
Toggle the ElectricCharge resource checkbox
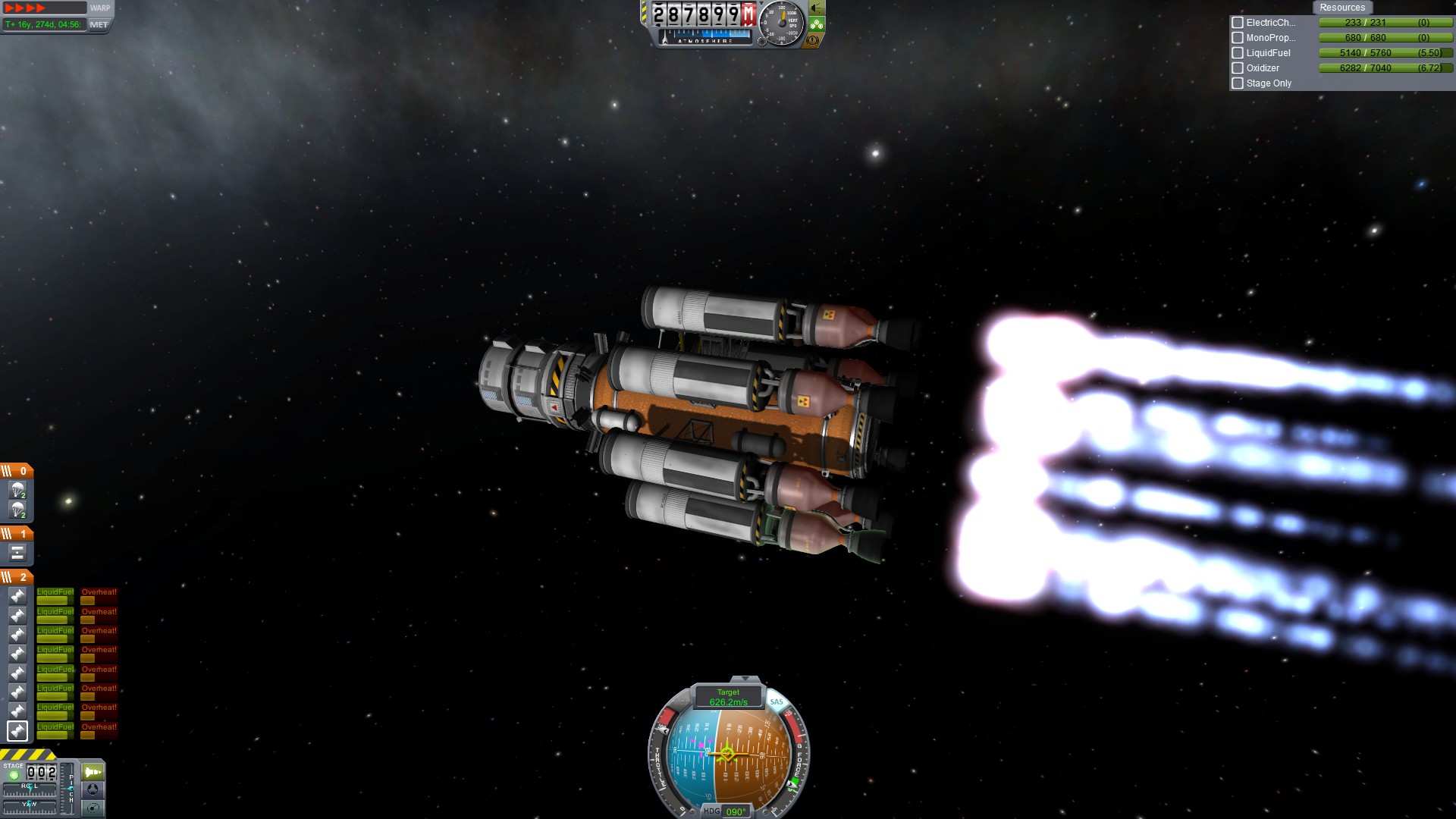coord(1238,23)
